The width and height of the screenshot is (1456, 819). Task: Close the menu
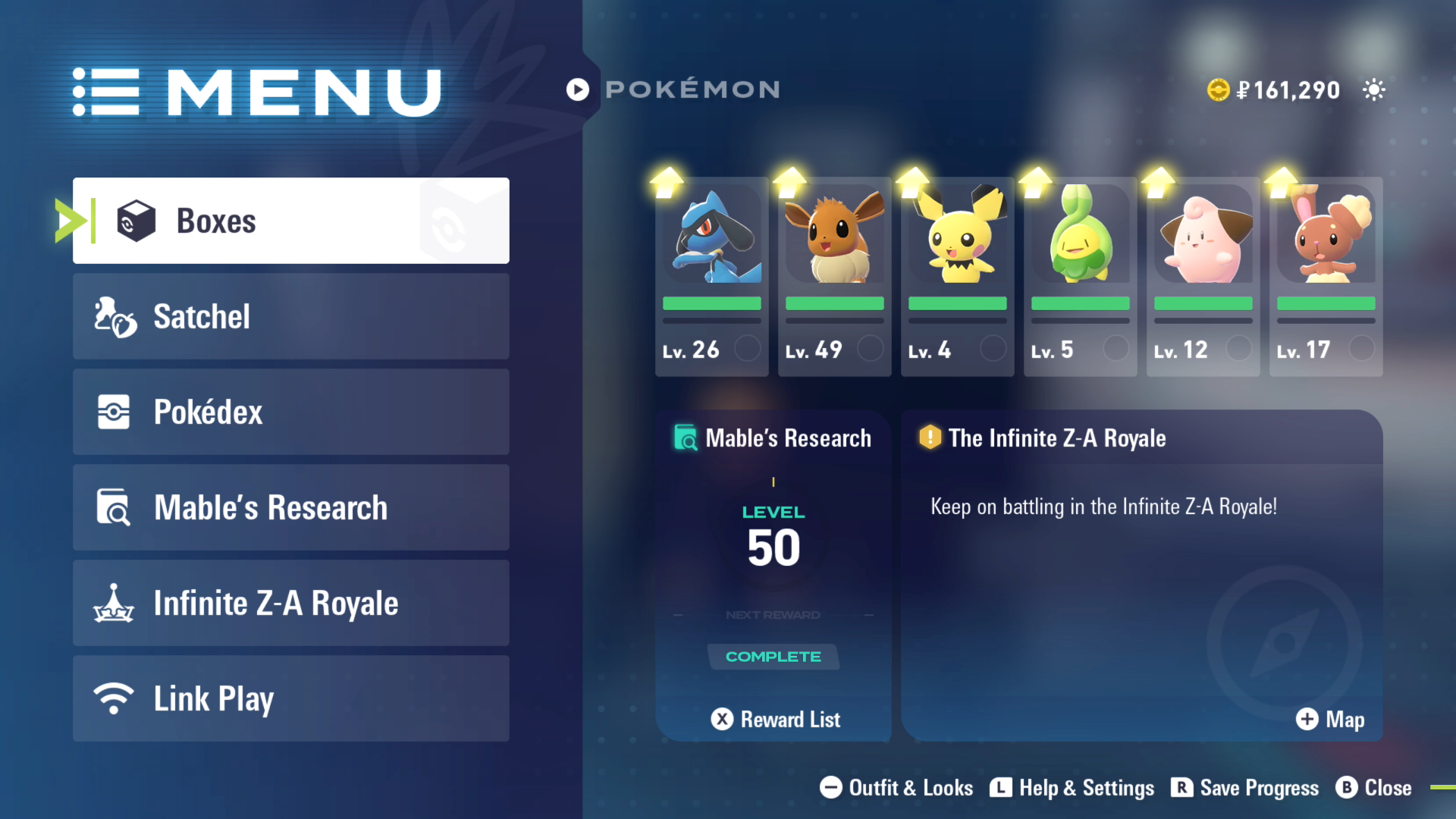[1374, 788]
